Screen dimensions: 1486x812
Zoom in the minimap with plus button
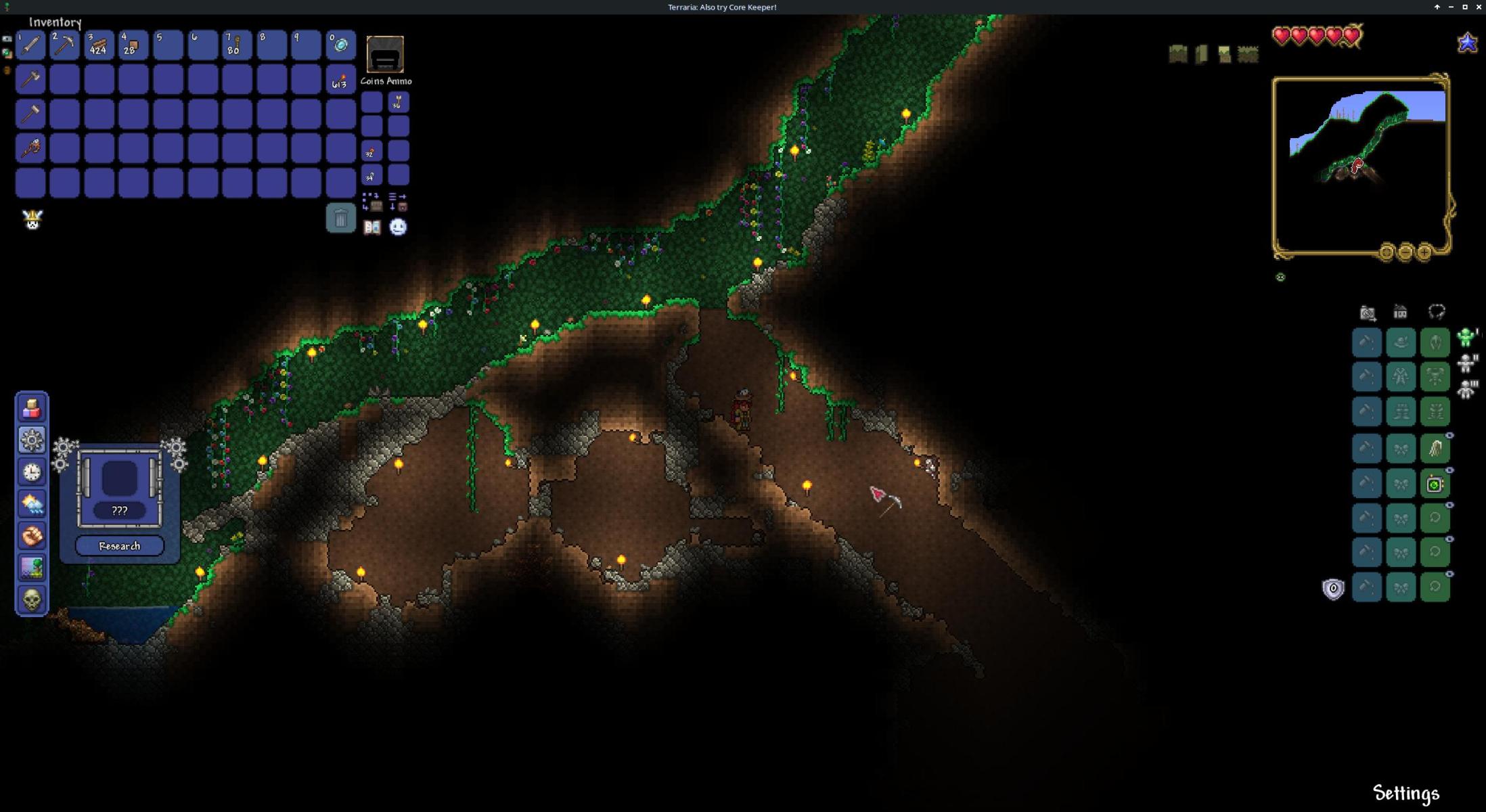pos(1424,252)
